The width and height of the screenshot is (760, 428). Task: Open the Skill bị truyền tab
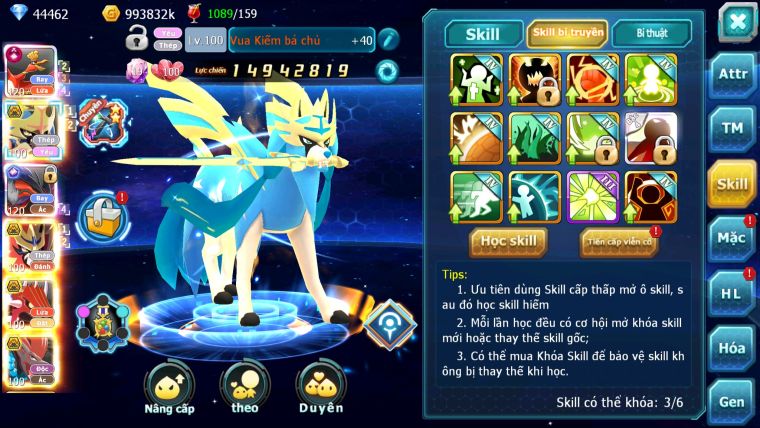tap(567, 33)
